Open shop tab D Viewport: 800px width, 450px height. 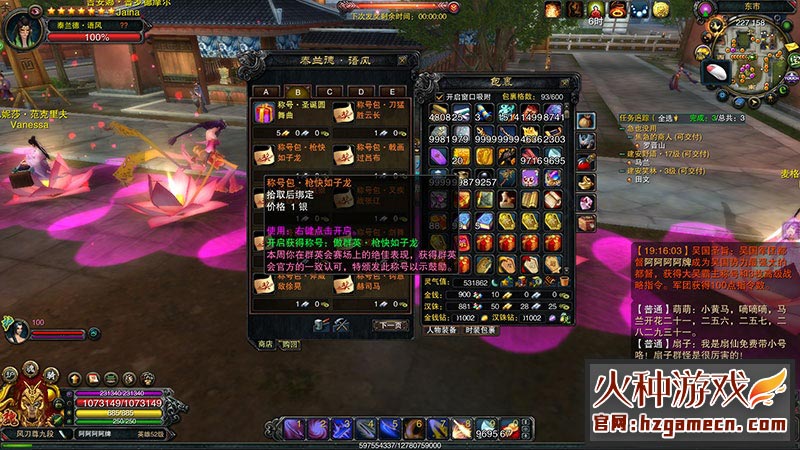pos(361,91)
